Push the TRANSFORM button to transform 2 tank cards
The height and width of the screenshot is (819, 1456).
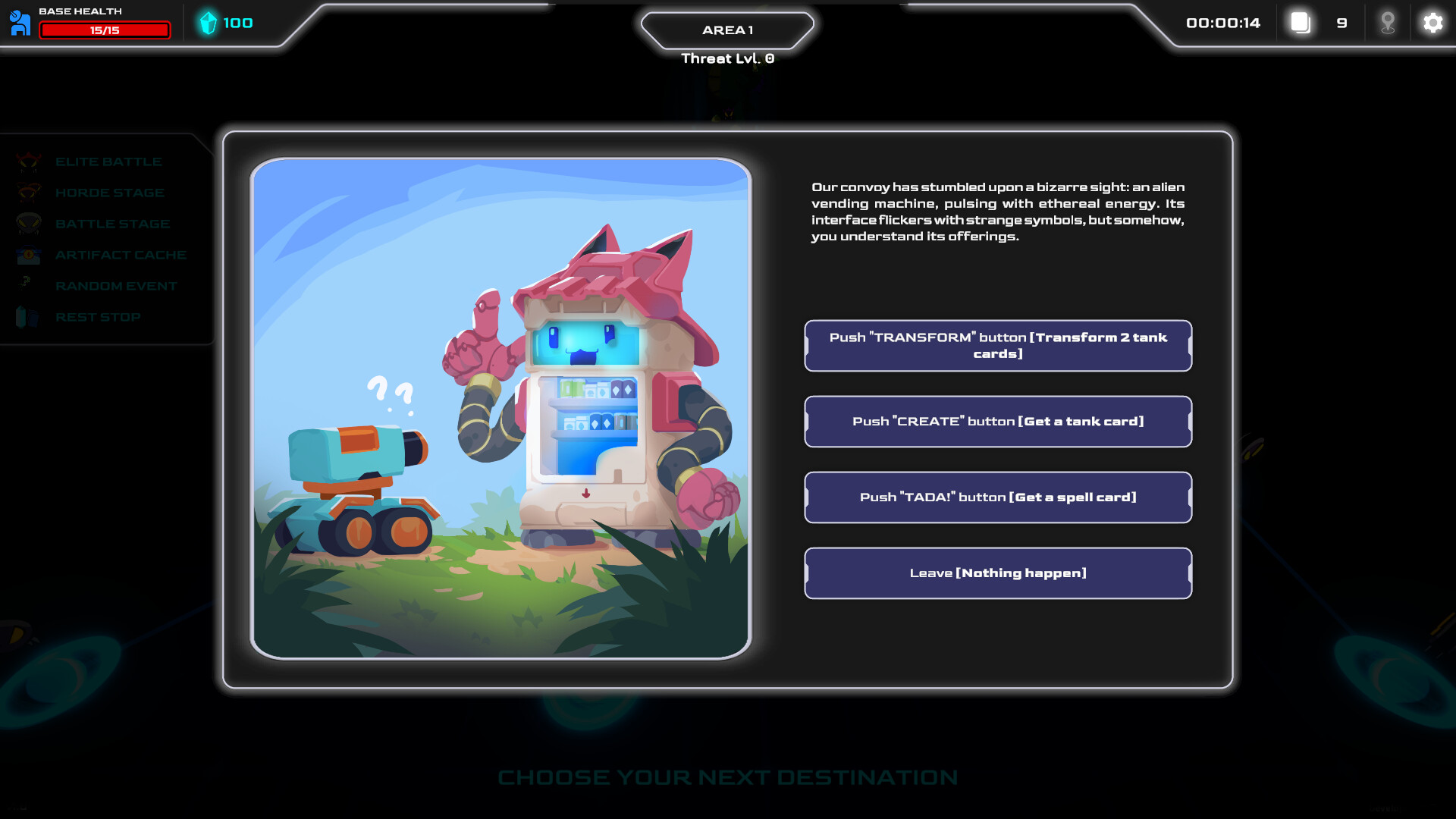(998, 346)
